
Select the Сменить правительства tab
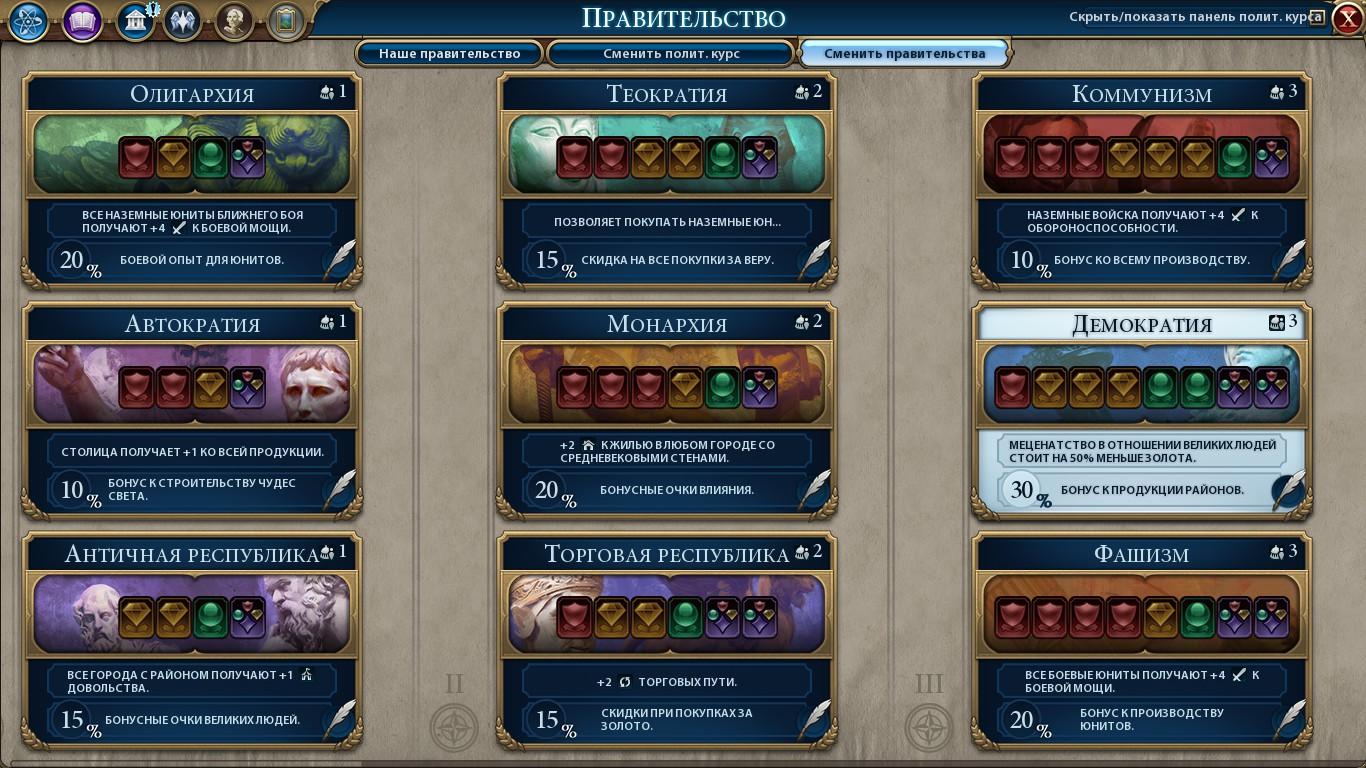click(904, 53)
